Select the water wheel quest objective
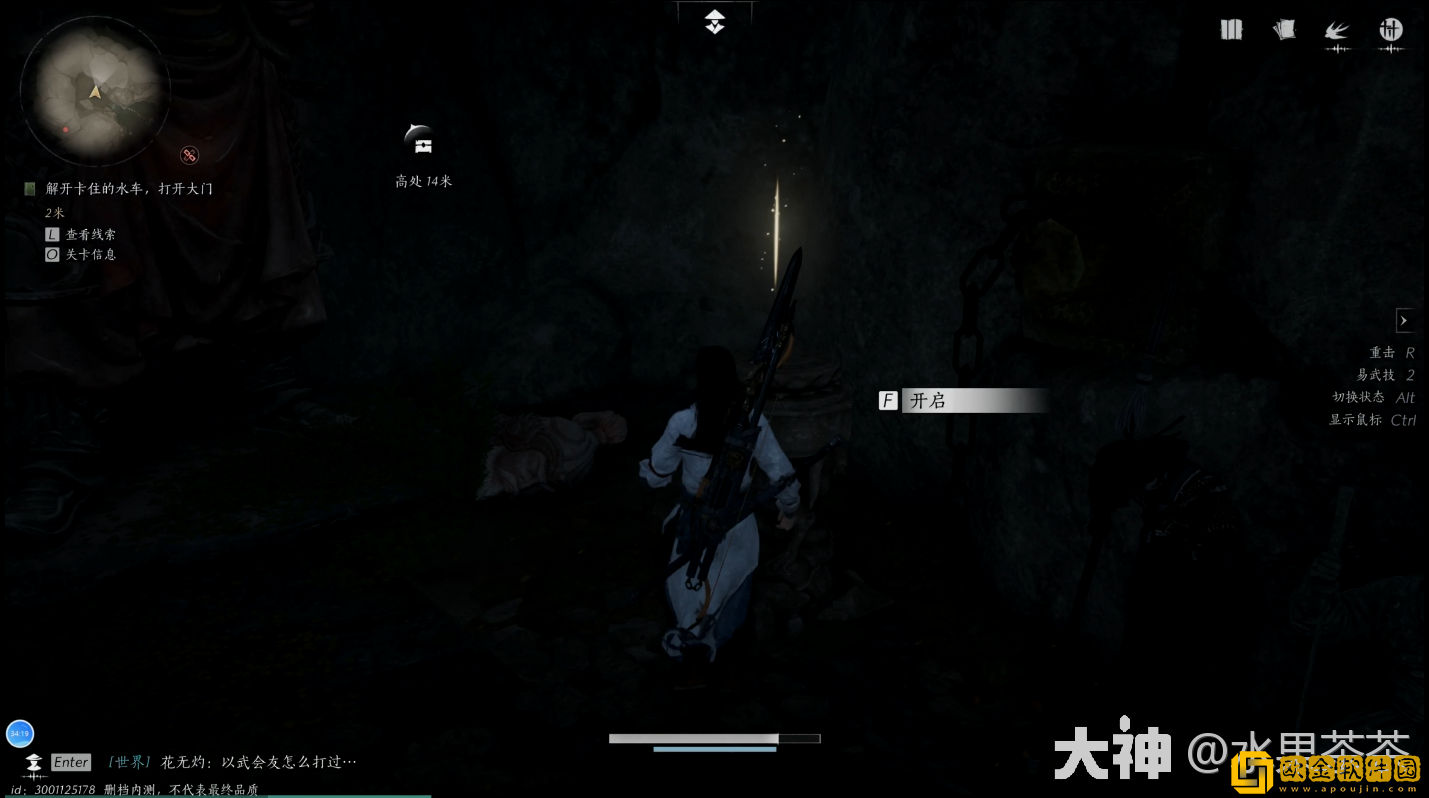The width and height of the screenshot is (1429, 798). (x=129, y=188)
